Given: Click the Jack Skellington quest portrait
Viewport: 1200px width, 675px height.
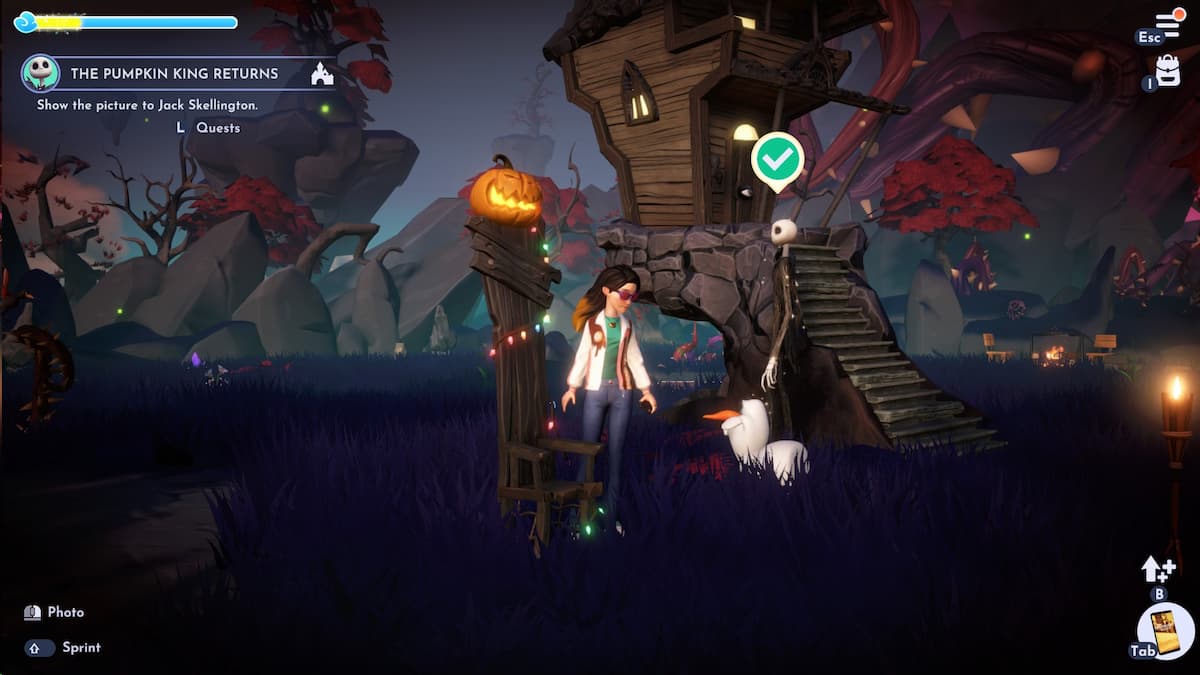Looking at the screenshot, I should [x=40, y=73].
